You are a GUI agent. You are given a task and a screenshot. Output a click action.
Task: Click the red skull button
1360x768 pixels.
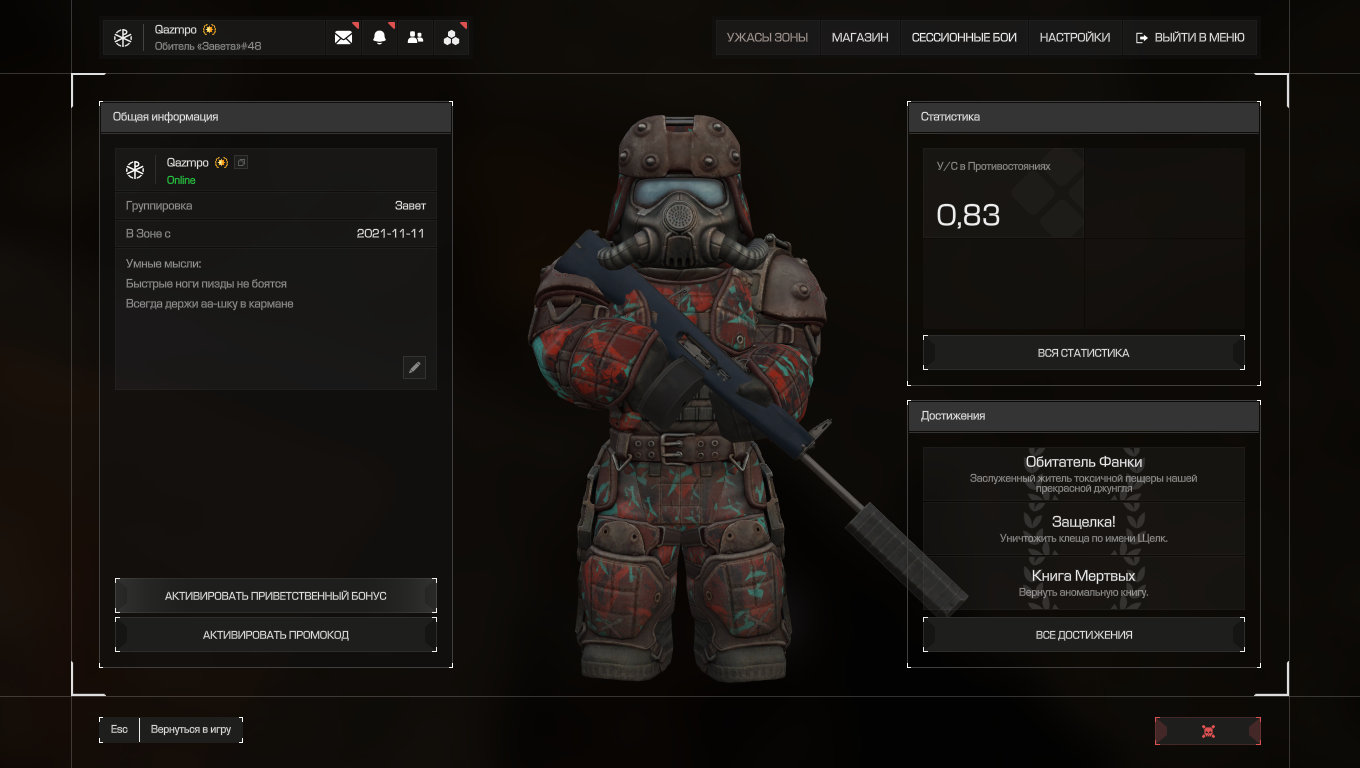1207,731
